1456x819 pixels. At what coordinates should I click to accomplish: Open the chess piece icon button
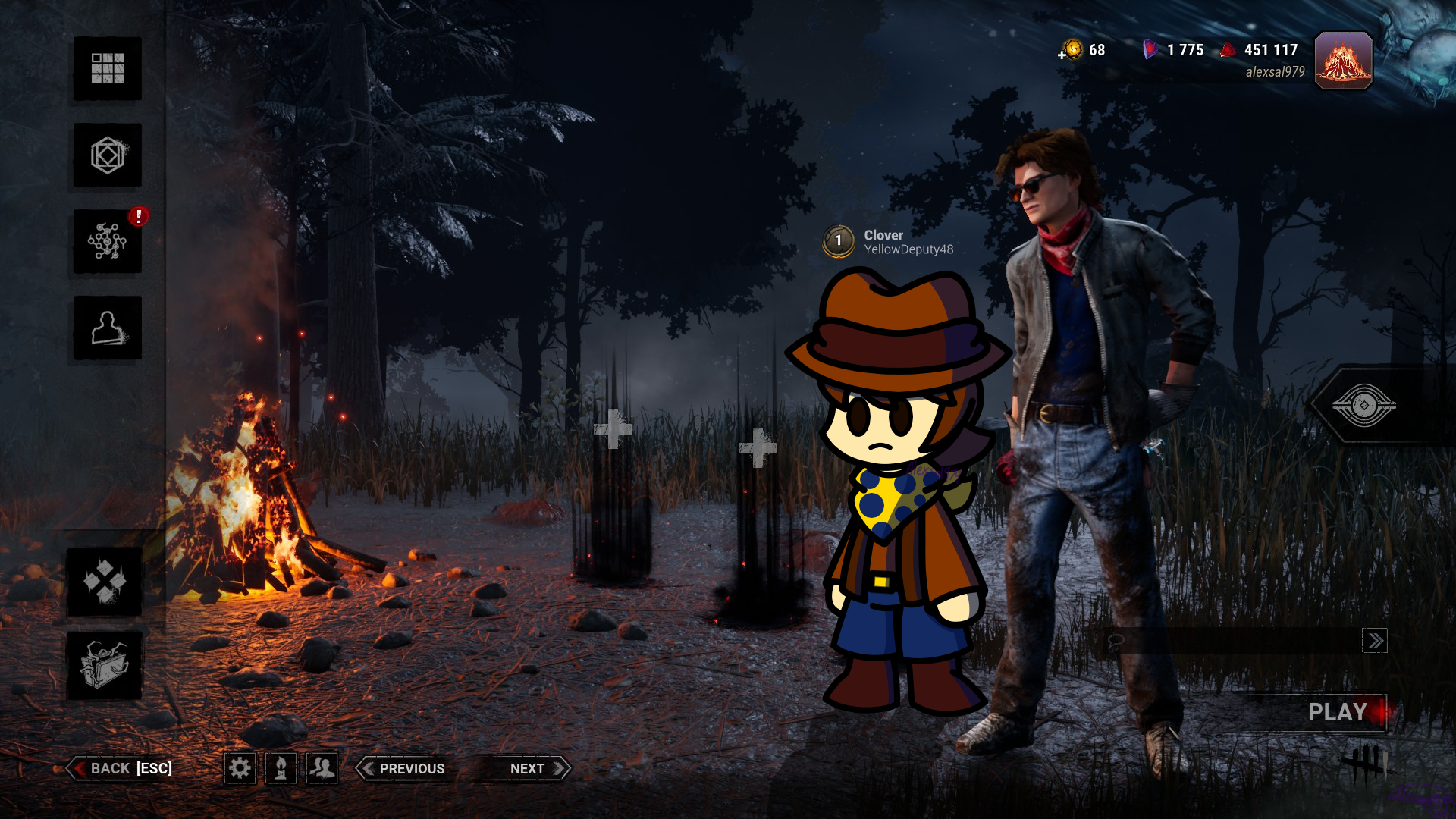[281, 768]
